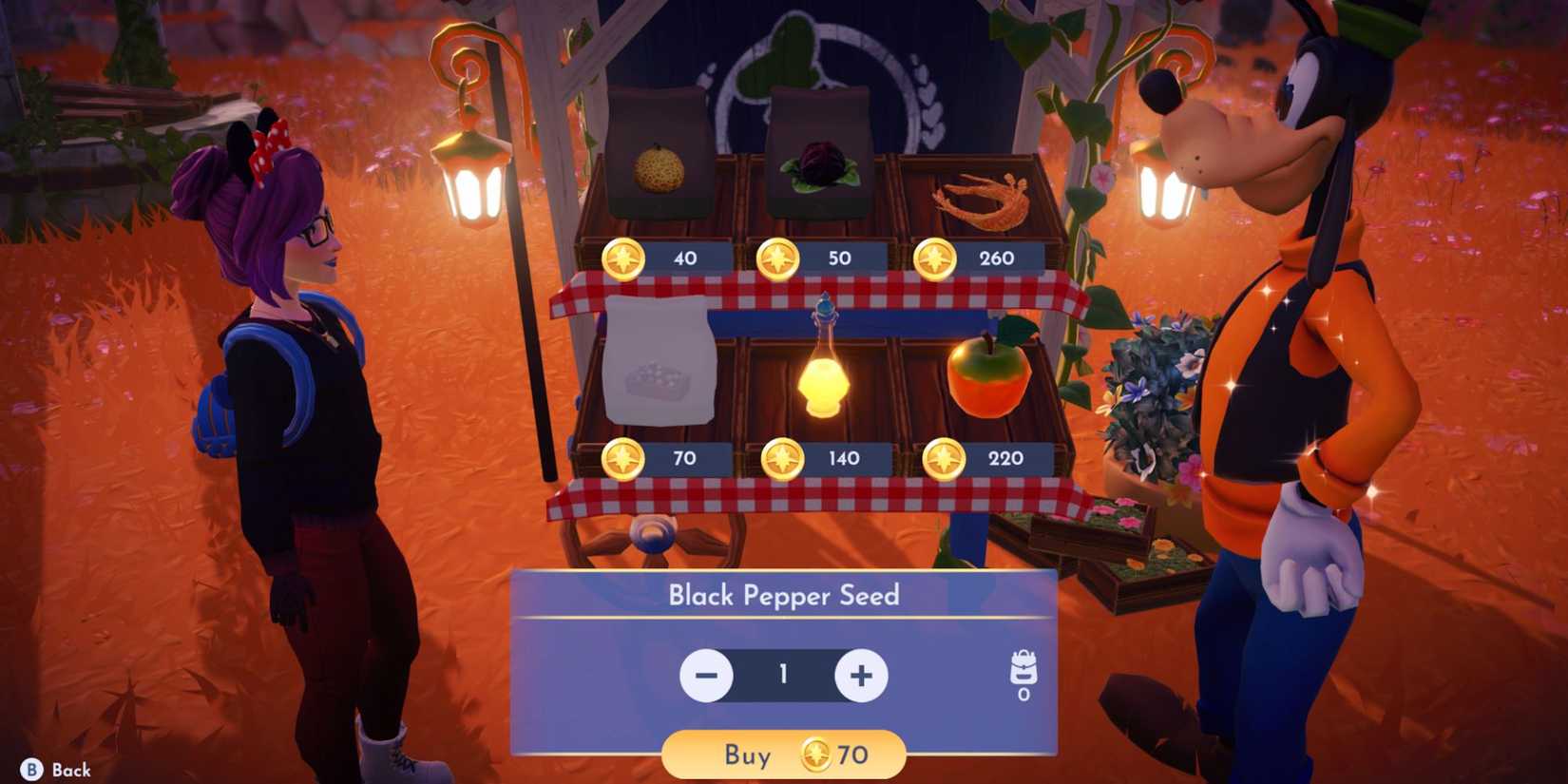
Task: Decrease quantity with the minus button
Action: click(706, 676)
